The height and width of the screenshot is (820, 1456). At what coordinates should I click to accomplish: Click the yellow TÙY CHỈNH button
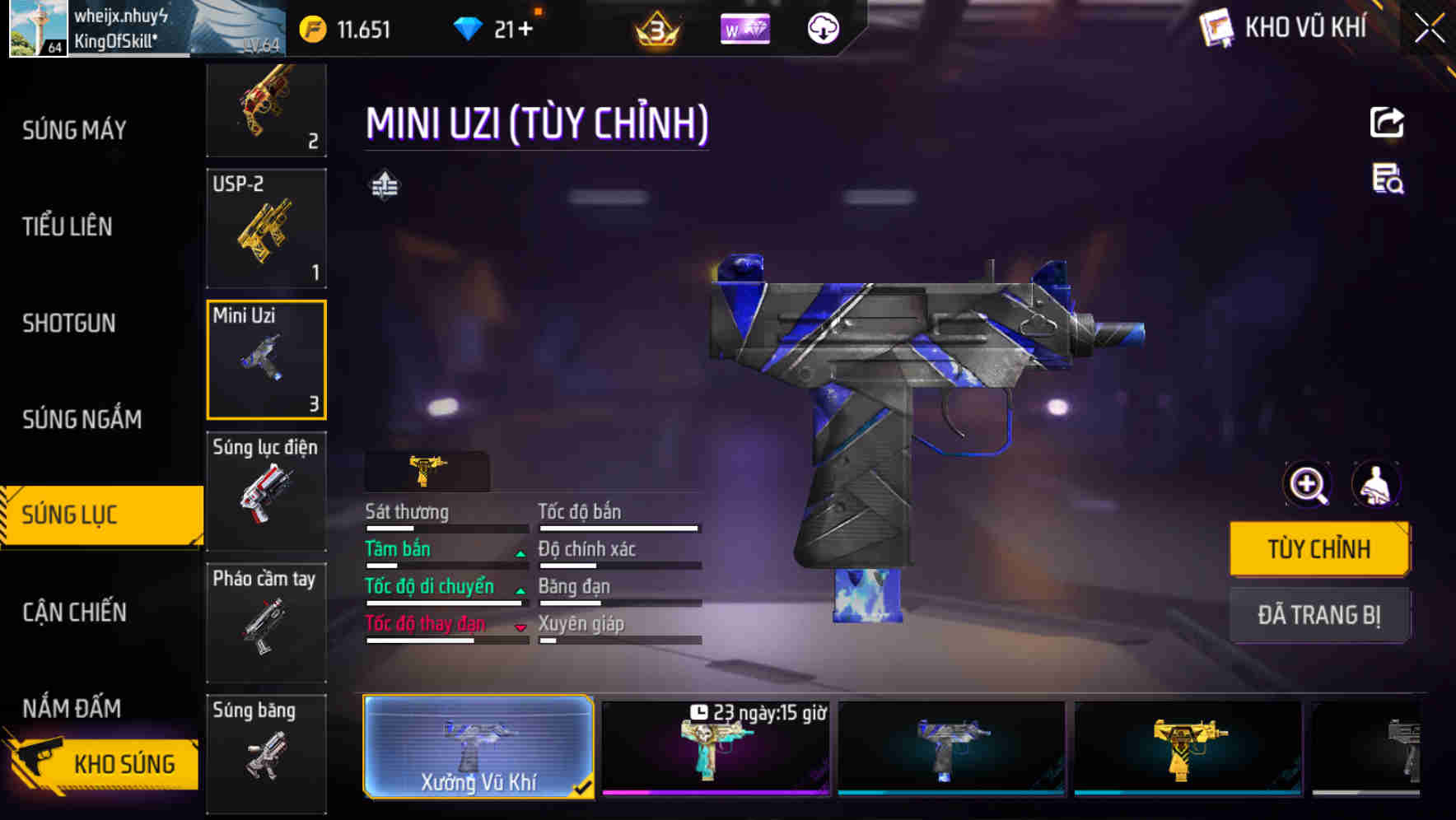point(1318,548)
